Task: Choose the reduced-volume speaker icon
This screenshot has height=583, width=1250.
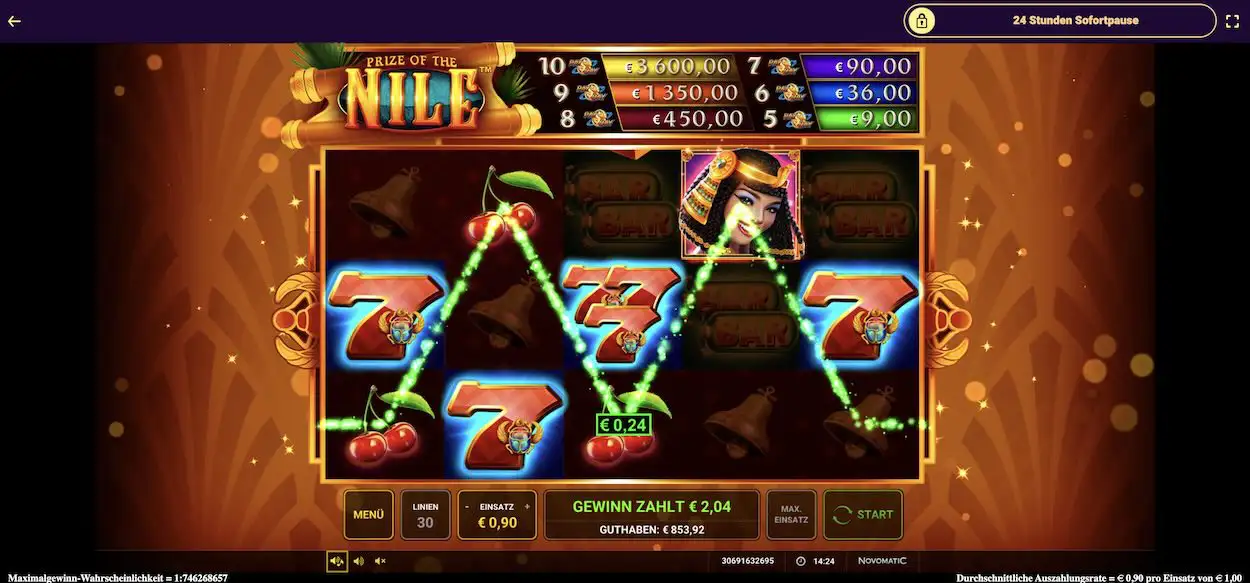Action: tap(359, 561)
